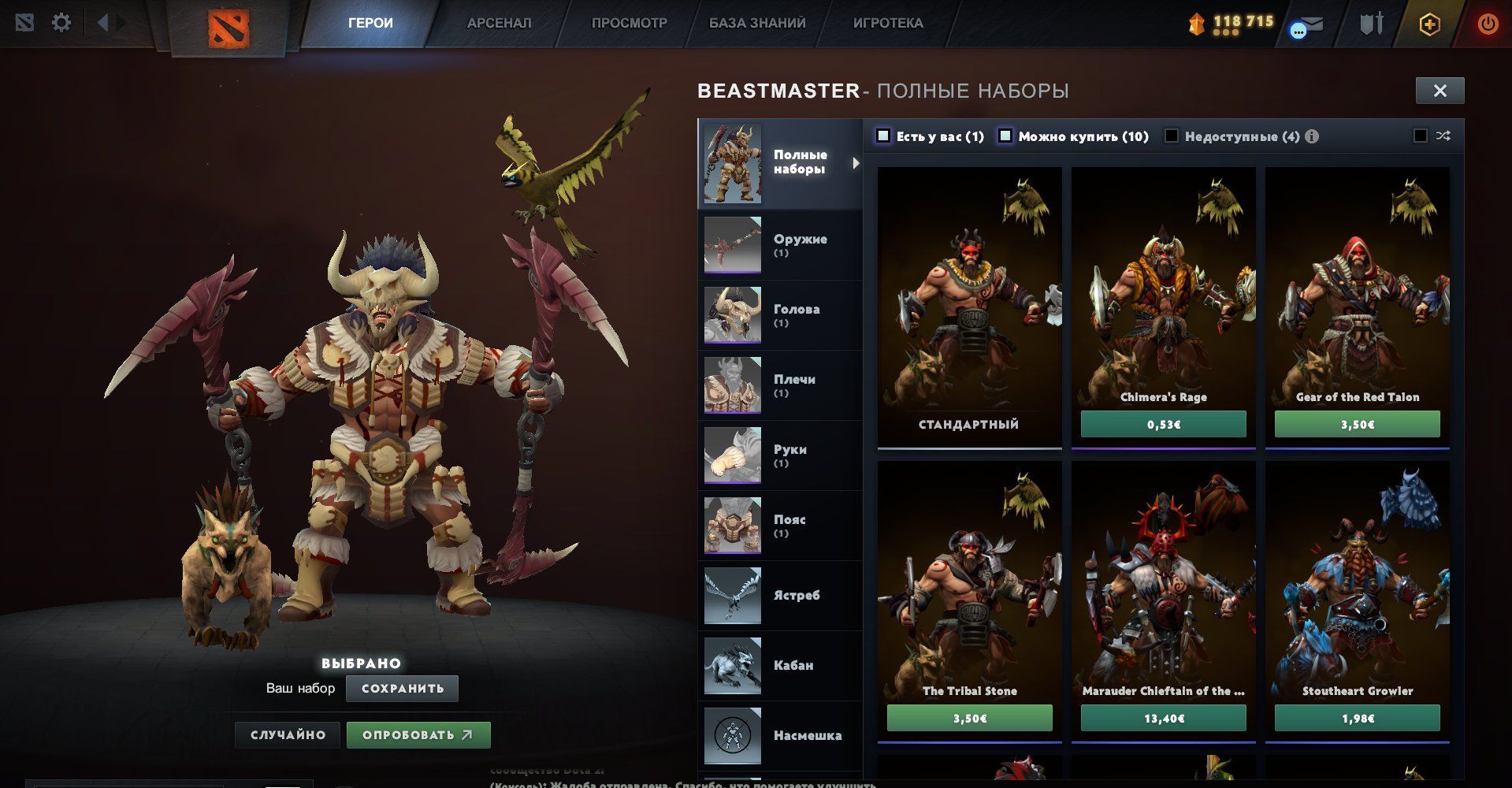Toggle the Есть у вас filter checkbox
This screenshot has height=788, width=1512.
[883, 136]
